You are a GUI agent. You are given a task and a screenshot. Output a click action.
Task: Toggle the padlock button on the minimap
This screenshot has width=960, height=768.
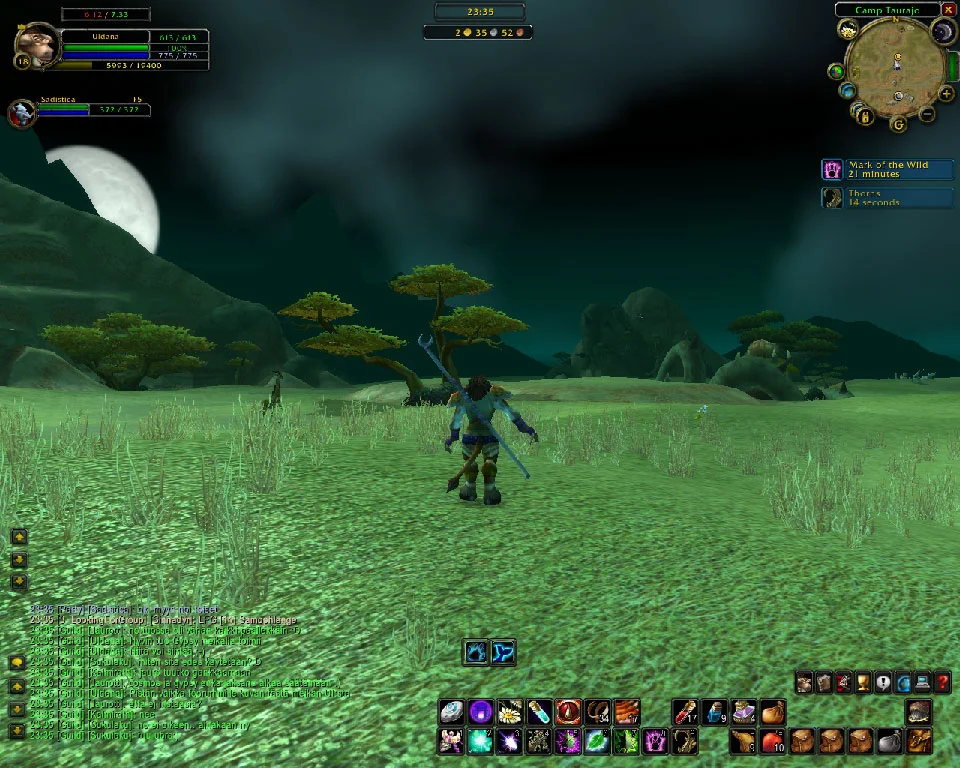click(866, 116)
